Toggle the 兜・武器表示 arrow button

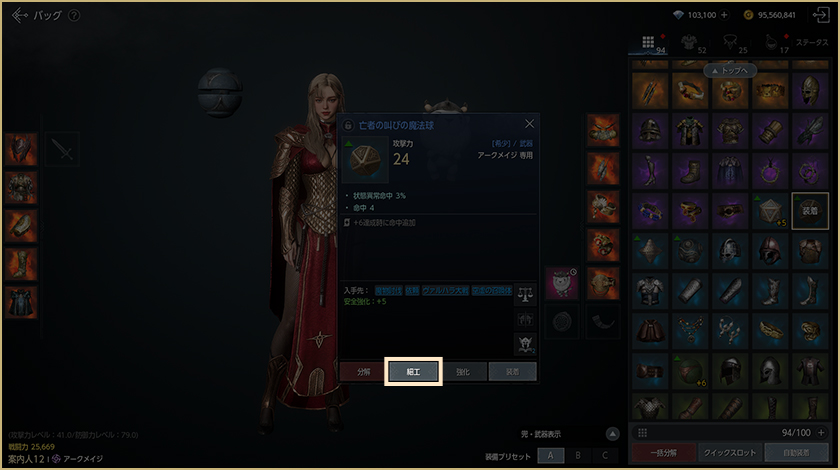tap(613, 434)
